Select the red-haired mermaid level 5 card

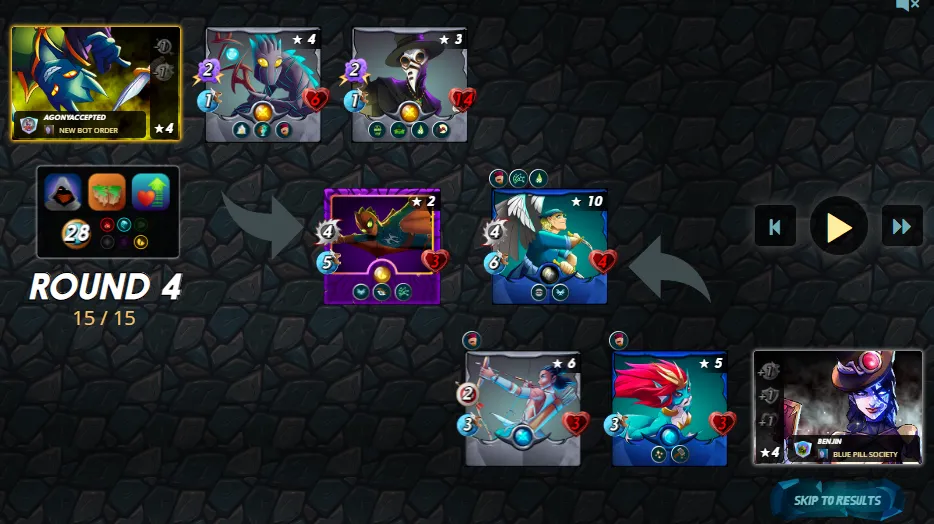pyautogui.click(x=671, y=408)
